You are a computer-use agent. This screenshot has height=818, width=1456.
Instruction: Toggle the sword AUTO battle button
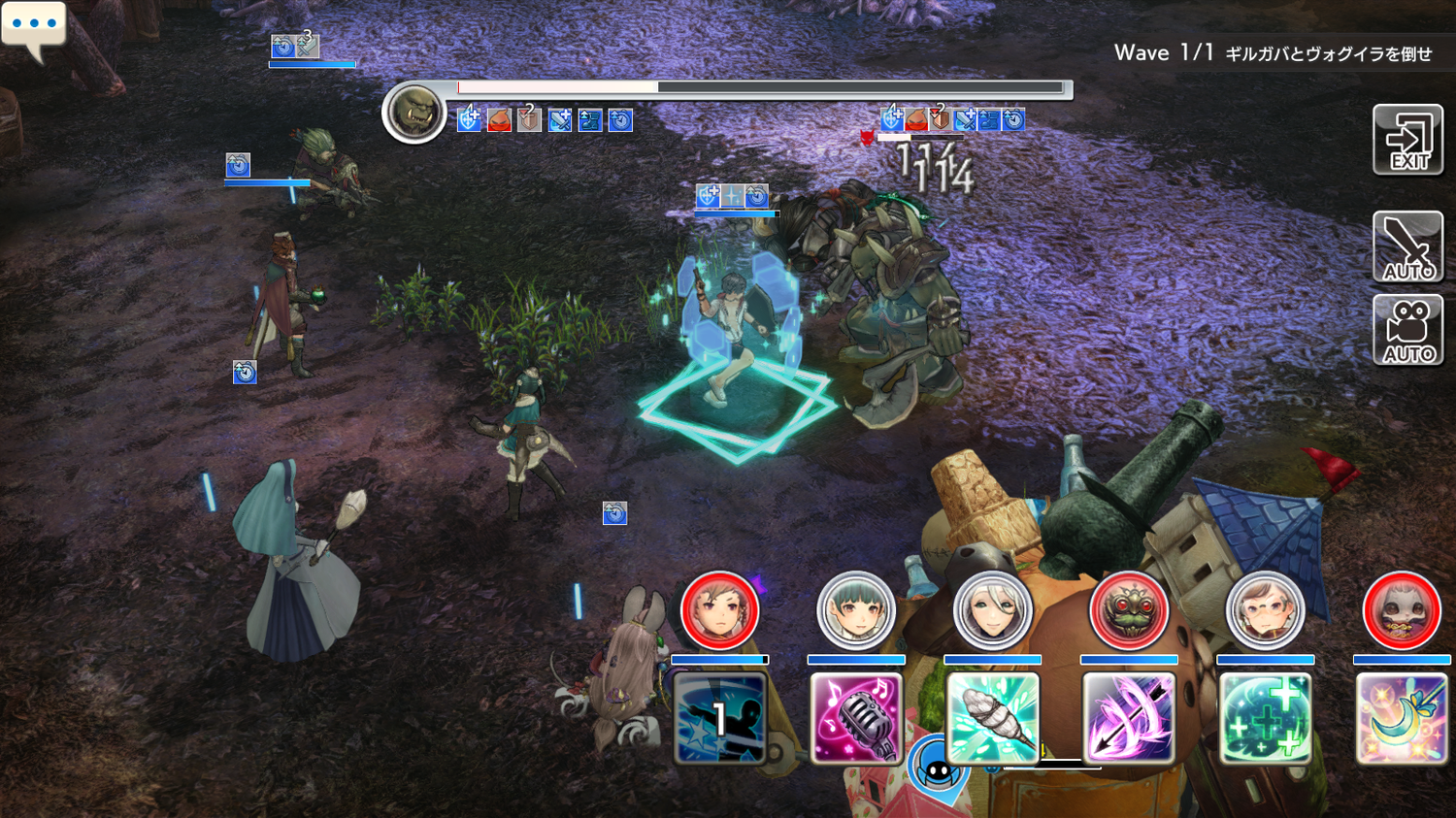(1407, 246)
